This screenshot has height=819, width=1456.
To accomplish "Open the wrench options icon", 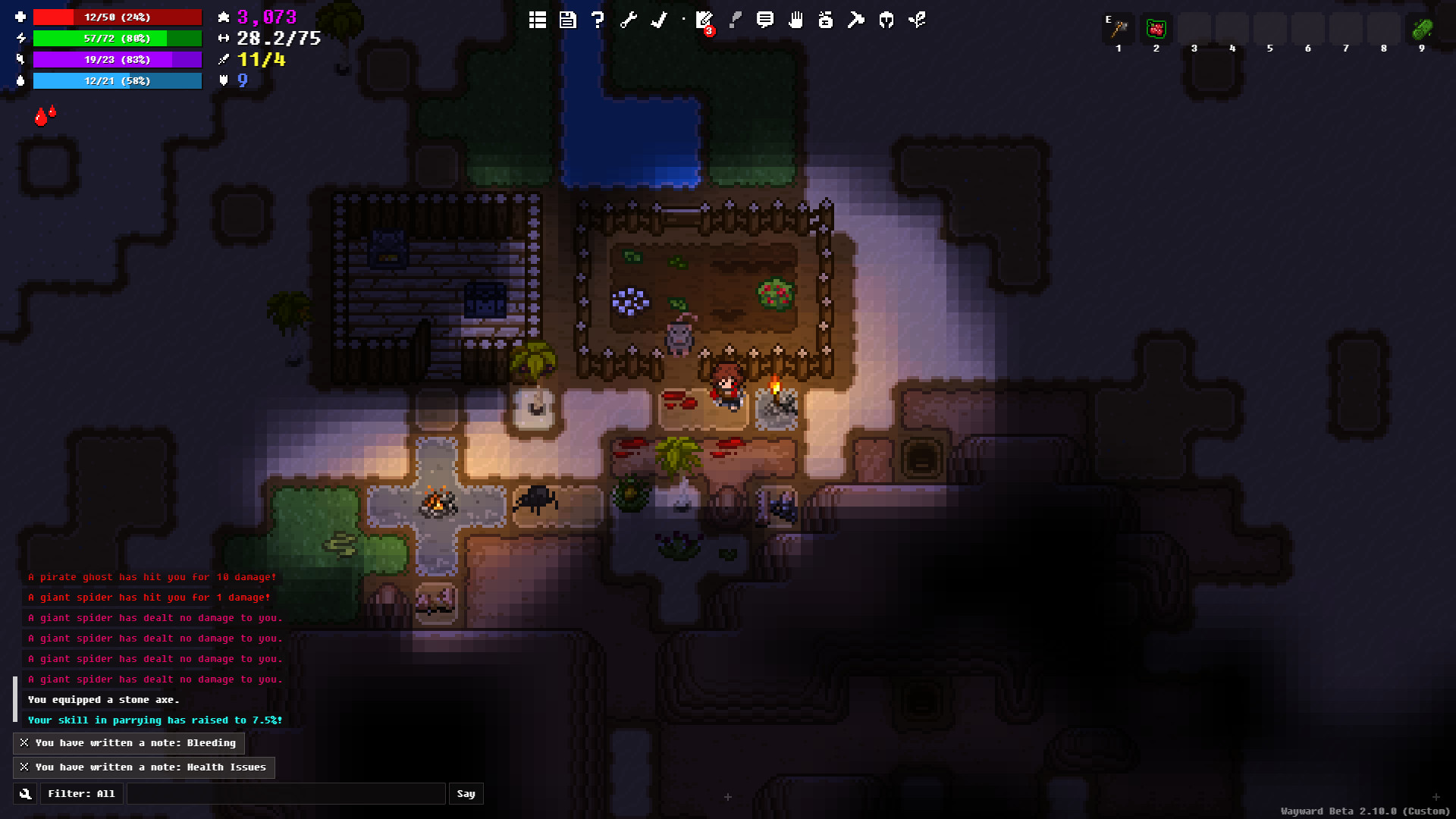I will pyautogui.click(x=629, y=20).
